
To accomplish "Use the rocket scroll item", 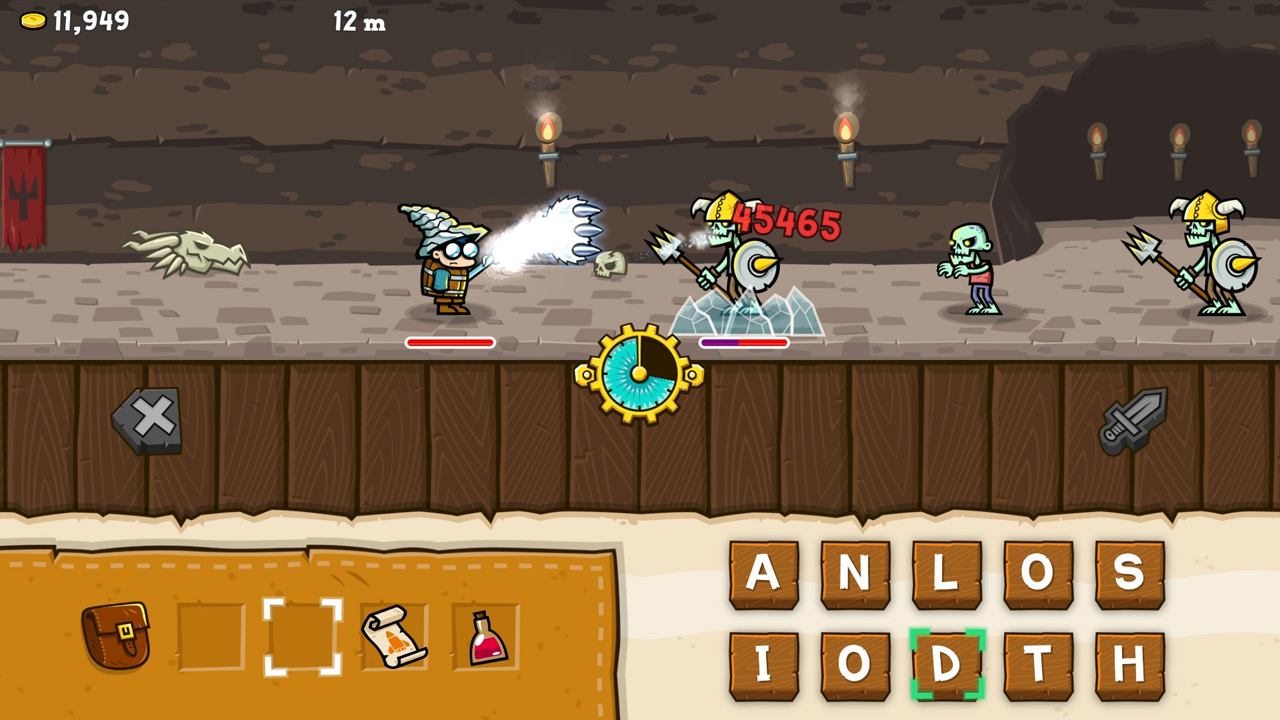I will coord(393,636).
